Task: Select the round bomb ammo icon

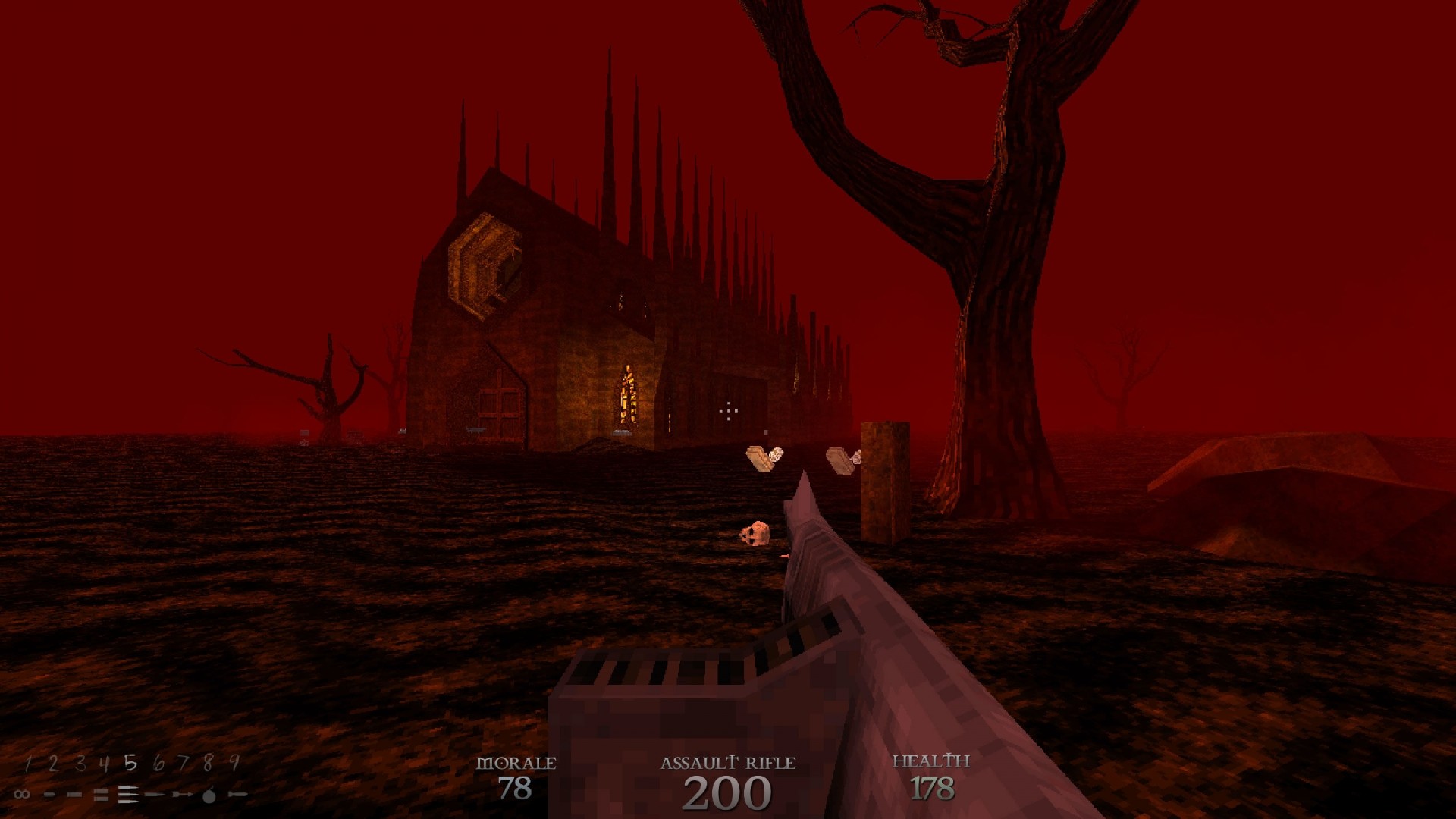Action: pyautogui.click(x=209, y=794)
